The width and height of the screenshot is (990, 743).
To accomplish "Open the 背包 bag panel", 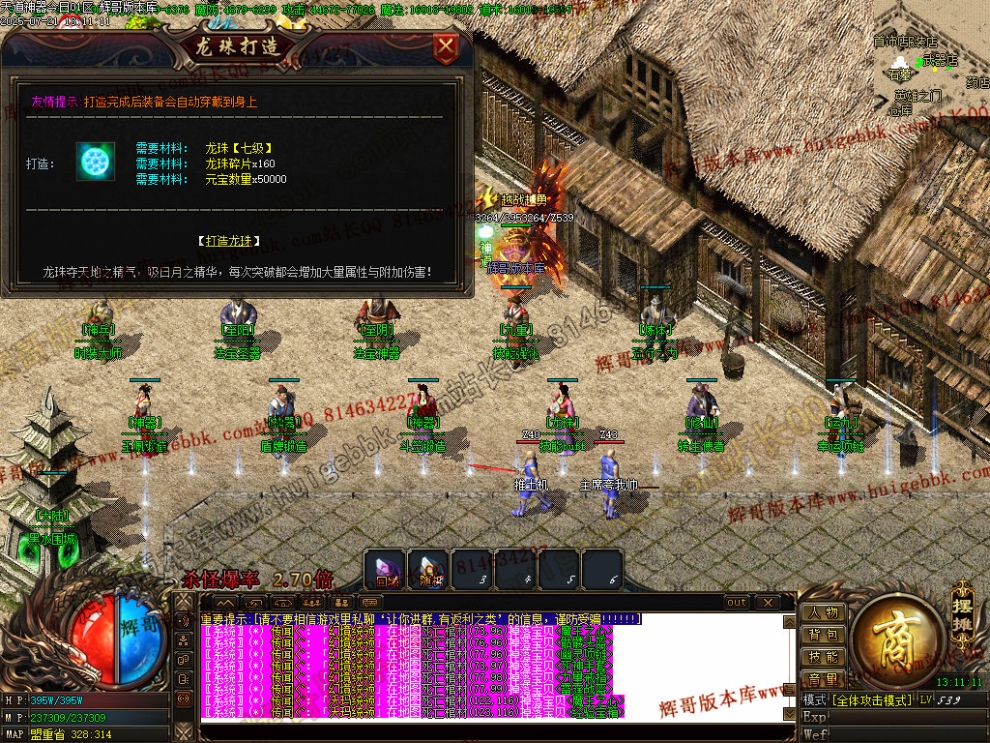I will [823, 634].
